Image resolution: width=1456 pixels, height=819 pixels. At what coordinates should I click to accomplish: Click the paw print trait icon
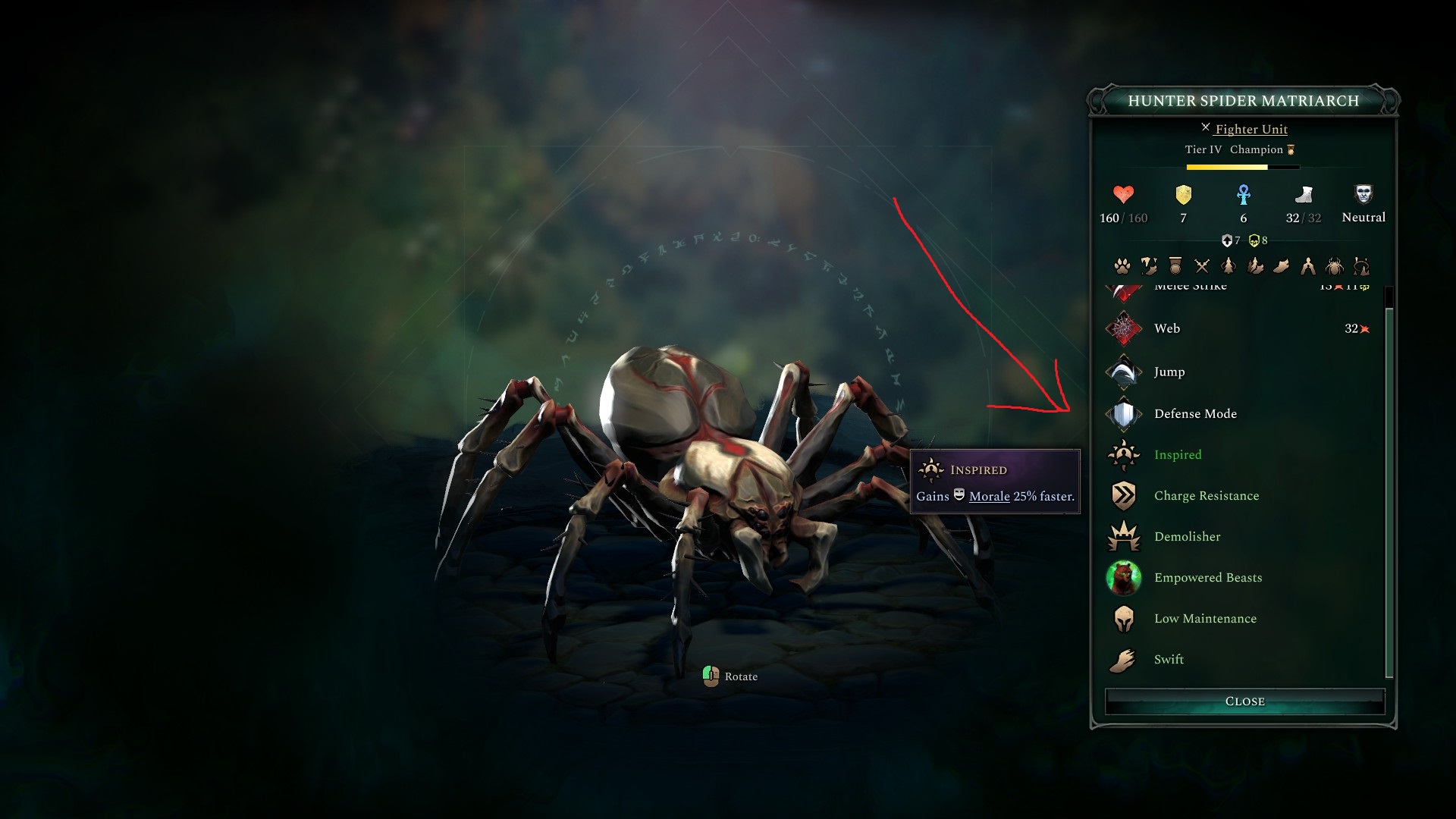tap(1122, 267)
